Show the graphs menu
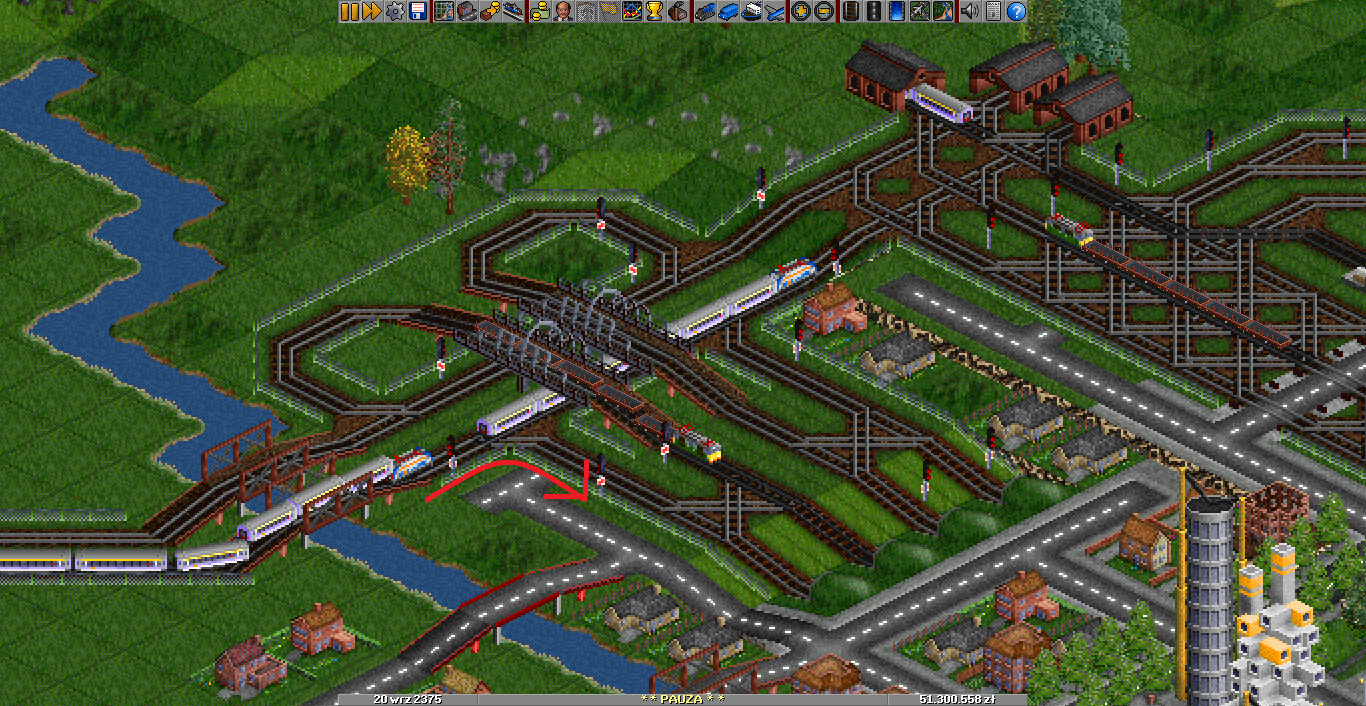This screenshot has height=706, width=1366. pyautogui.click(x=632, y=11)
